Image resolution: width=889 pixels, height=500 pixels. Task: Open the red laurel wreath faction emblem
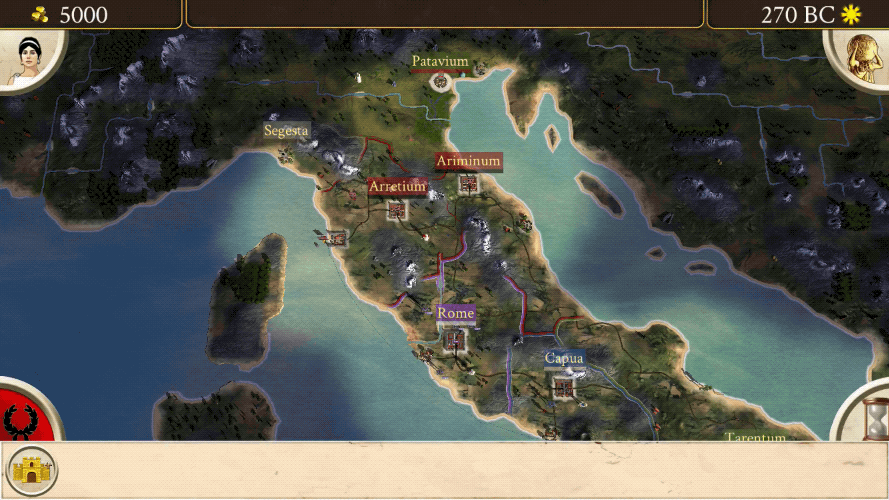pyautogui.click(x=20, y=418)
